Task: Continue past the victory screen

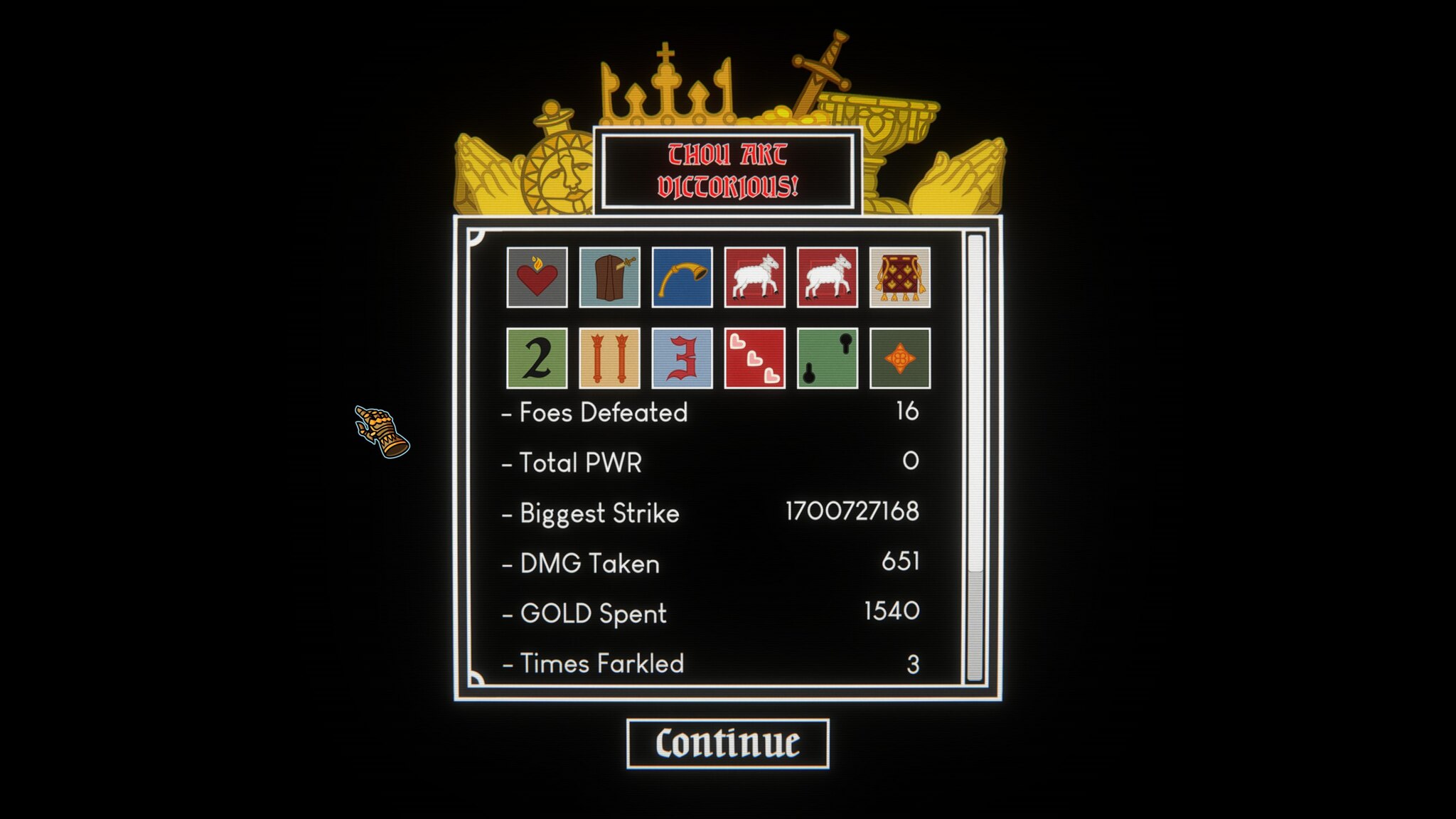Action: [727, 744]
